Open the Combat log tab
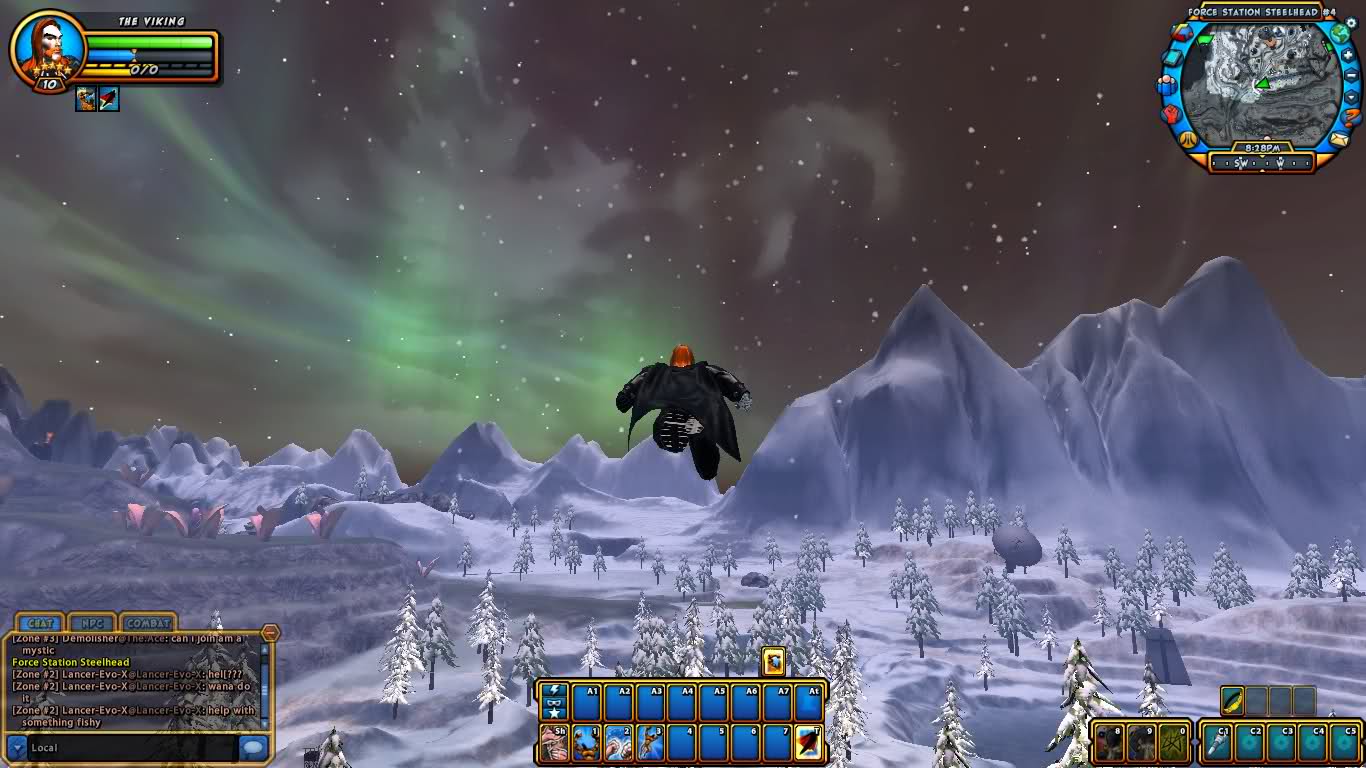 click(148, 624)
